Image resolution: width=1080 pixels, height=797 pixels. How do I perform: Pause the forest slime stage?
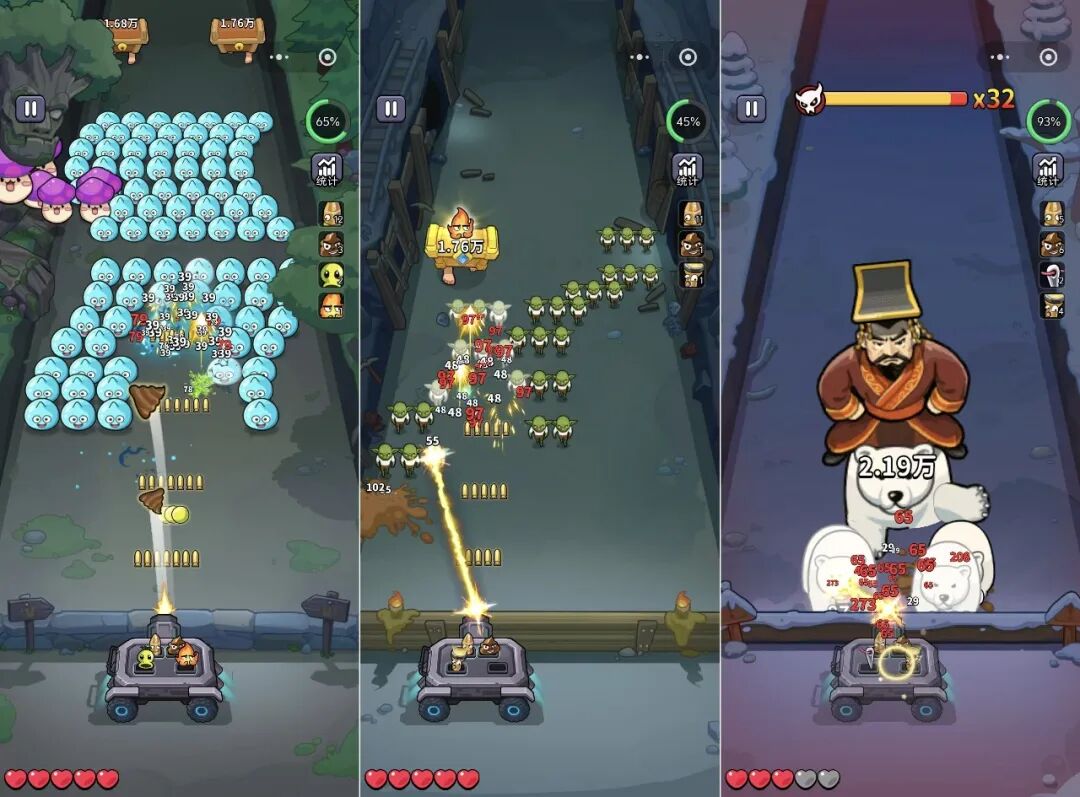[30, 108]
